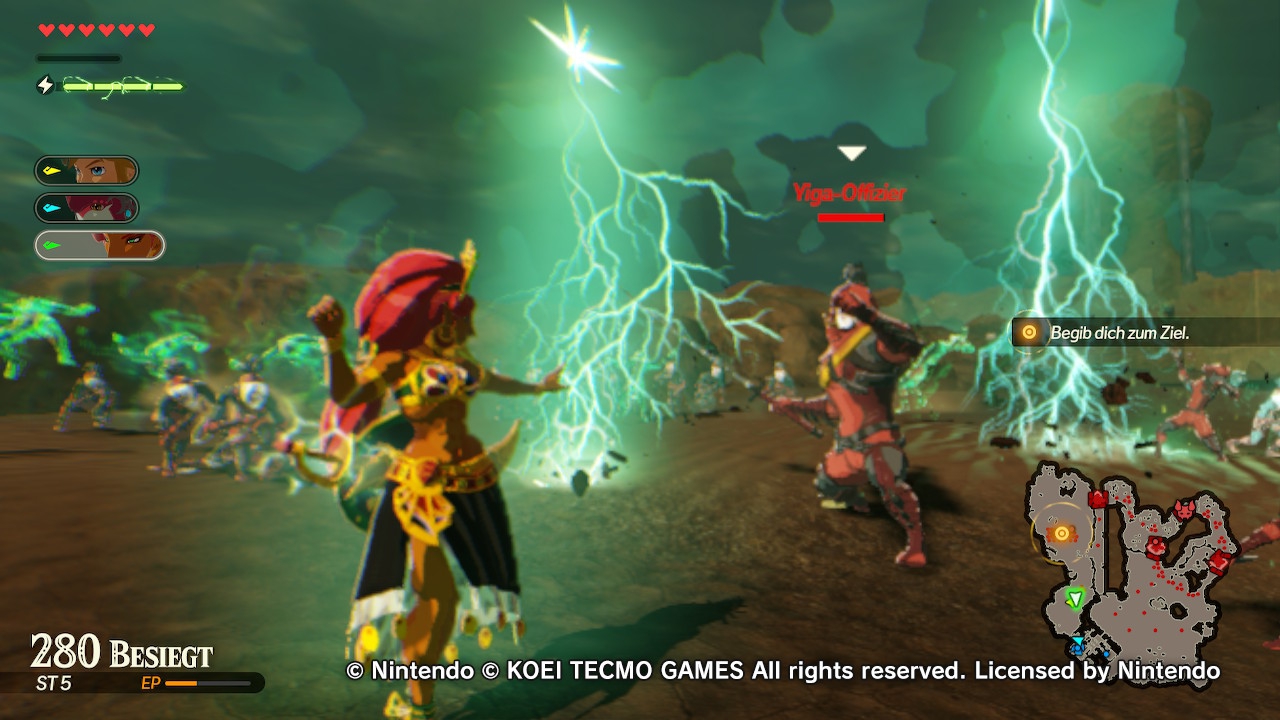The width and height of the screenshot is (1280, 720).
Task: Select Link's character portrait
Action: (87, 171)
